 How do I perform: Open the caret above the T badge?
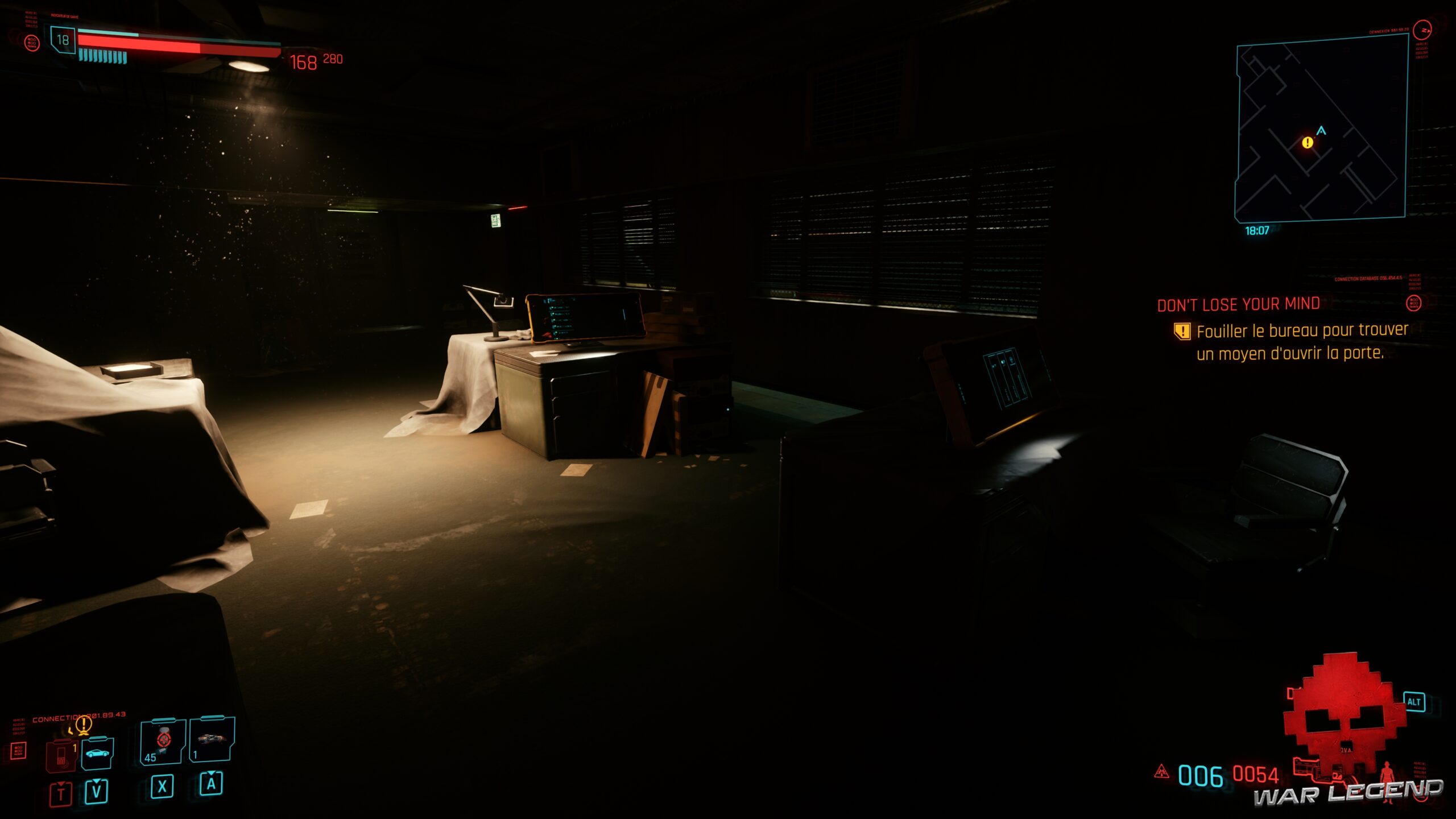click(61, 784)
